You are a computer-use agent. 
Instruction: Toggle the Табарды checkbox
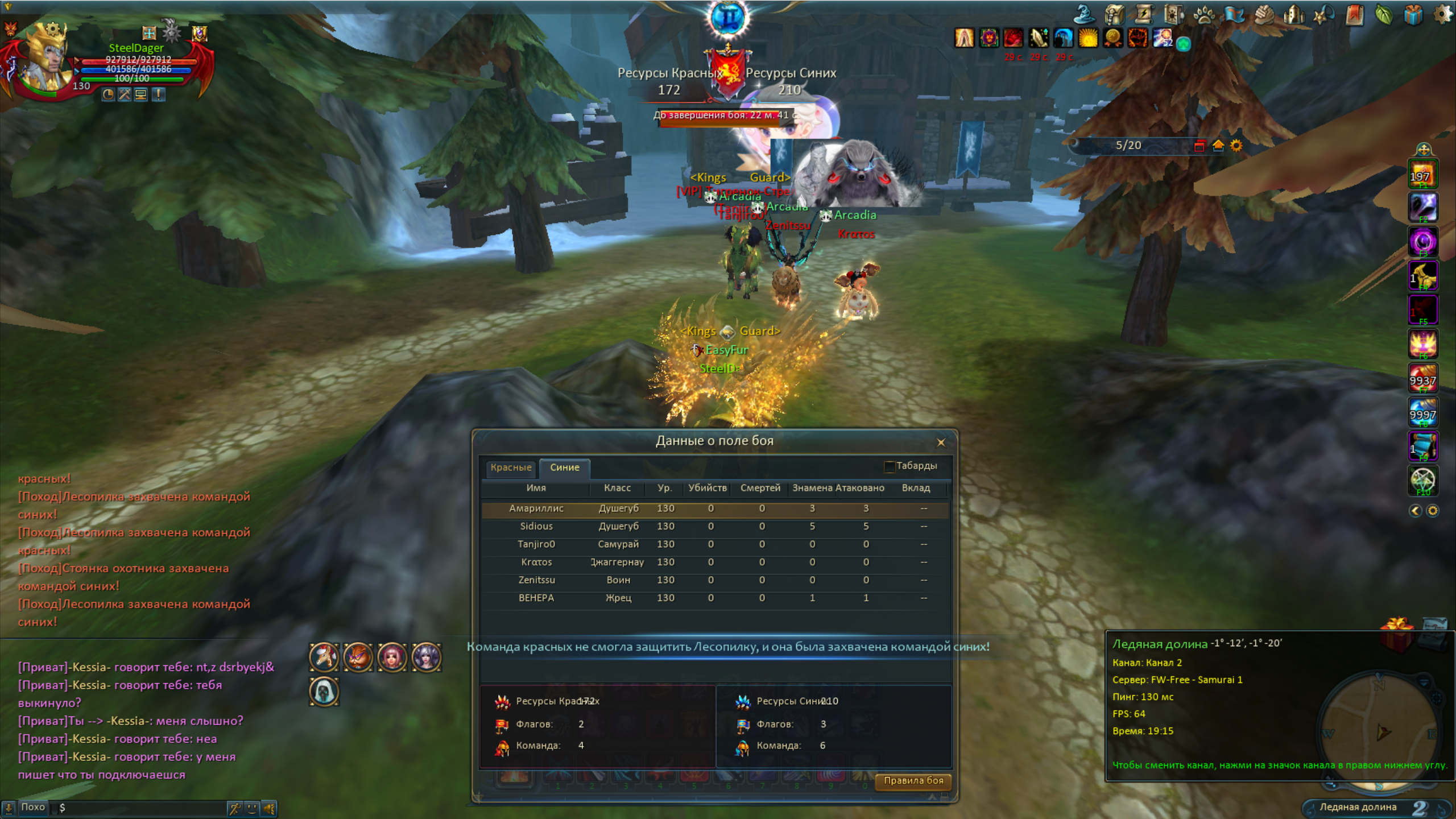point(890,466)
